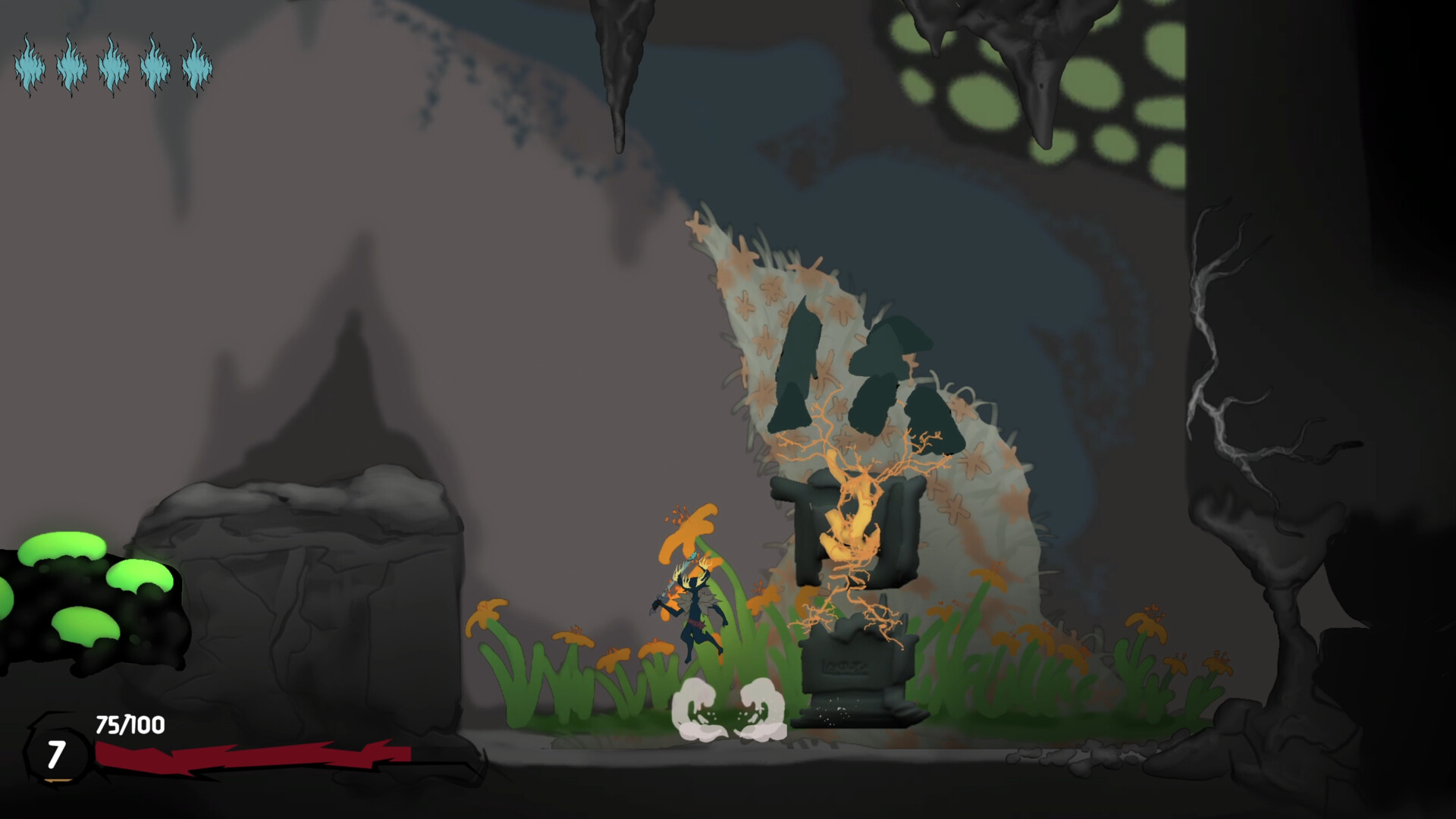Select the first blue flame charge icon
Screen dimensions: 1456x819
(x=30, y=68)
